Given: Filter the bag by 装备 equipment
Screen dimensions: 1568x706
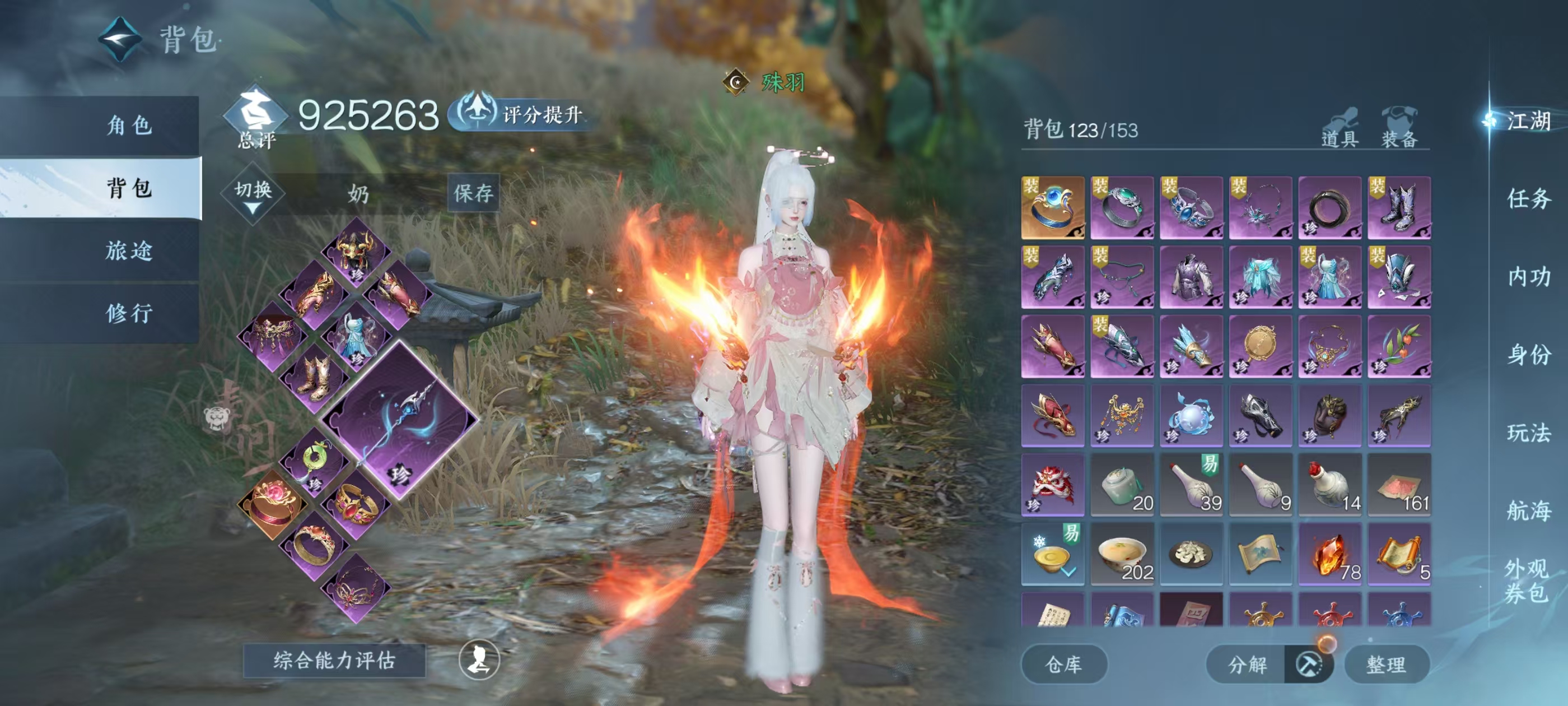Looking at the screenshot, I should (1399, 128).
